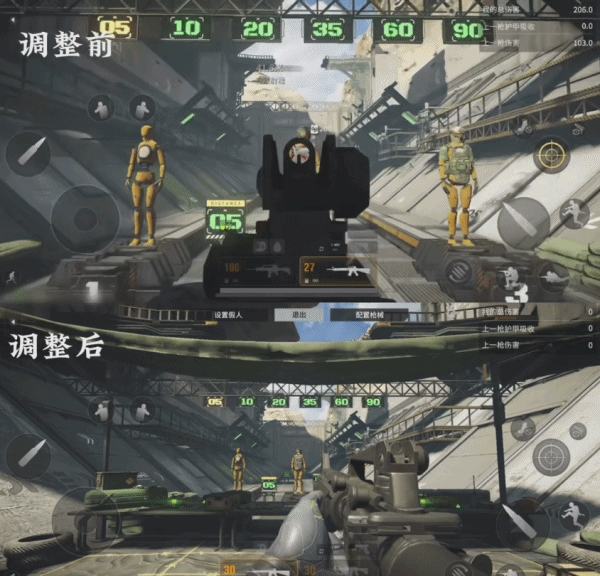Open the 配置枪械 weapon configuration
Viewport: 600px width, 576px height.
pyautogui.click(x=370, y=314)
